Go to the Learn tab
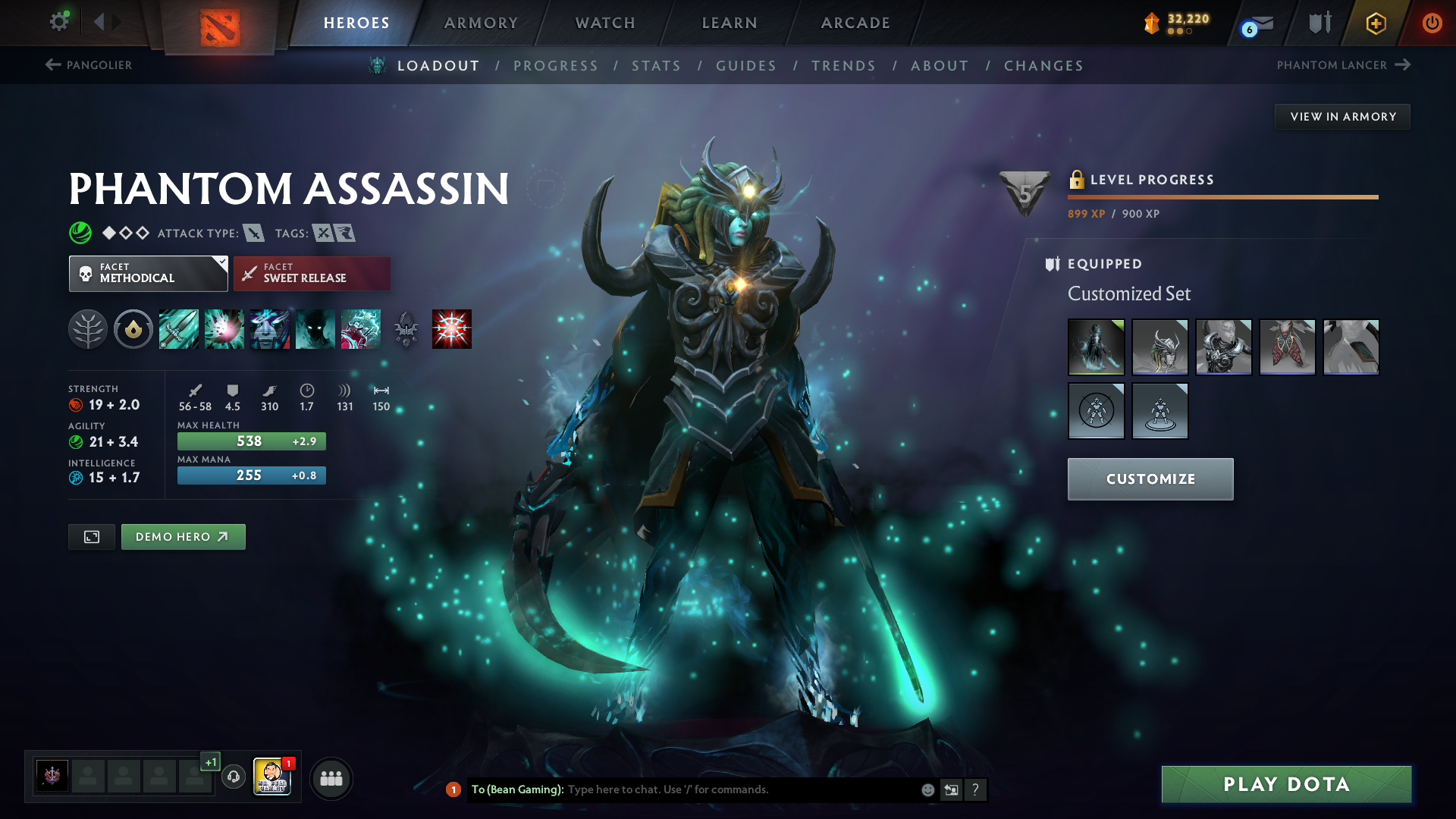The height and width of the screenshot is (819, 1456). point(730,23)
